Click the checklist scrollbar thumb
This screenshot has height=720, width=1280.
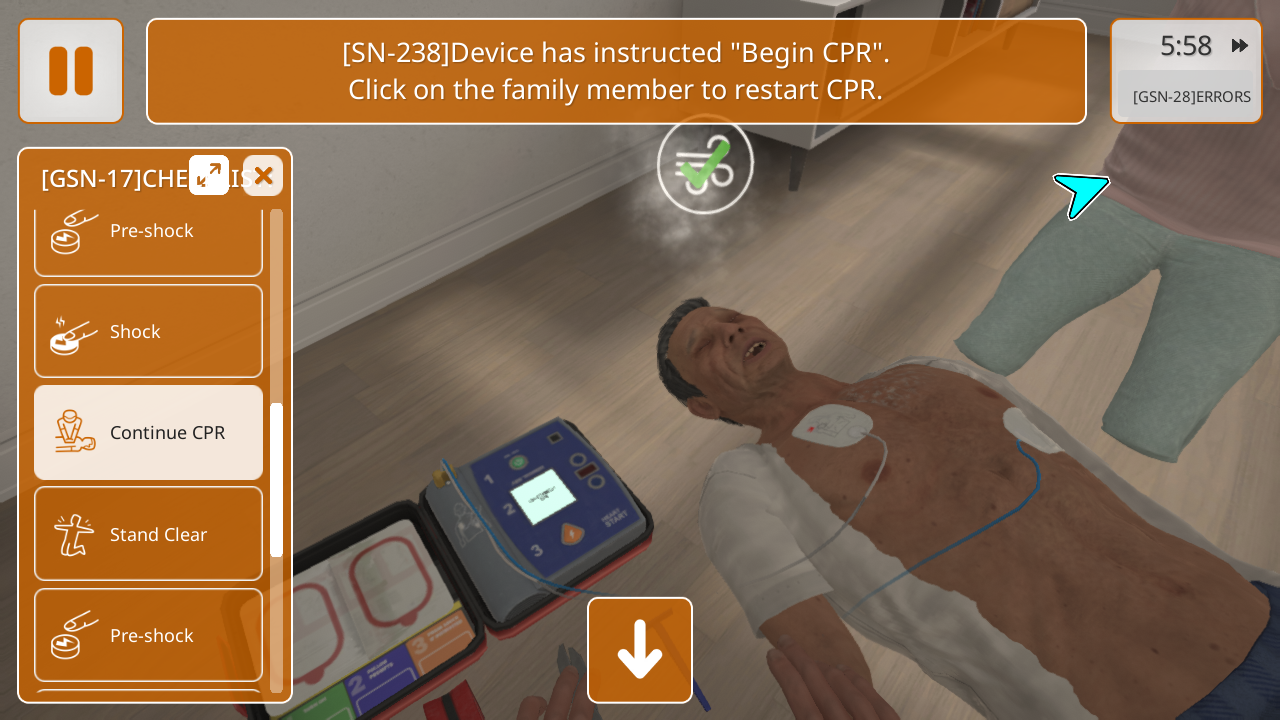click(276, 480)
